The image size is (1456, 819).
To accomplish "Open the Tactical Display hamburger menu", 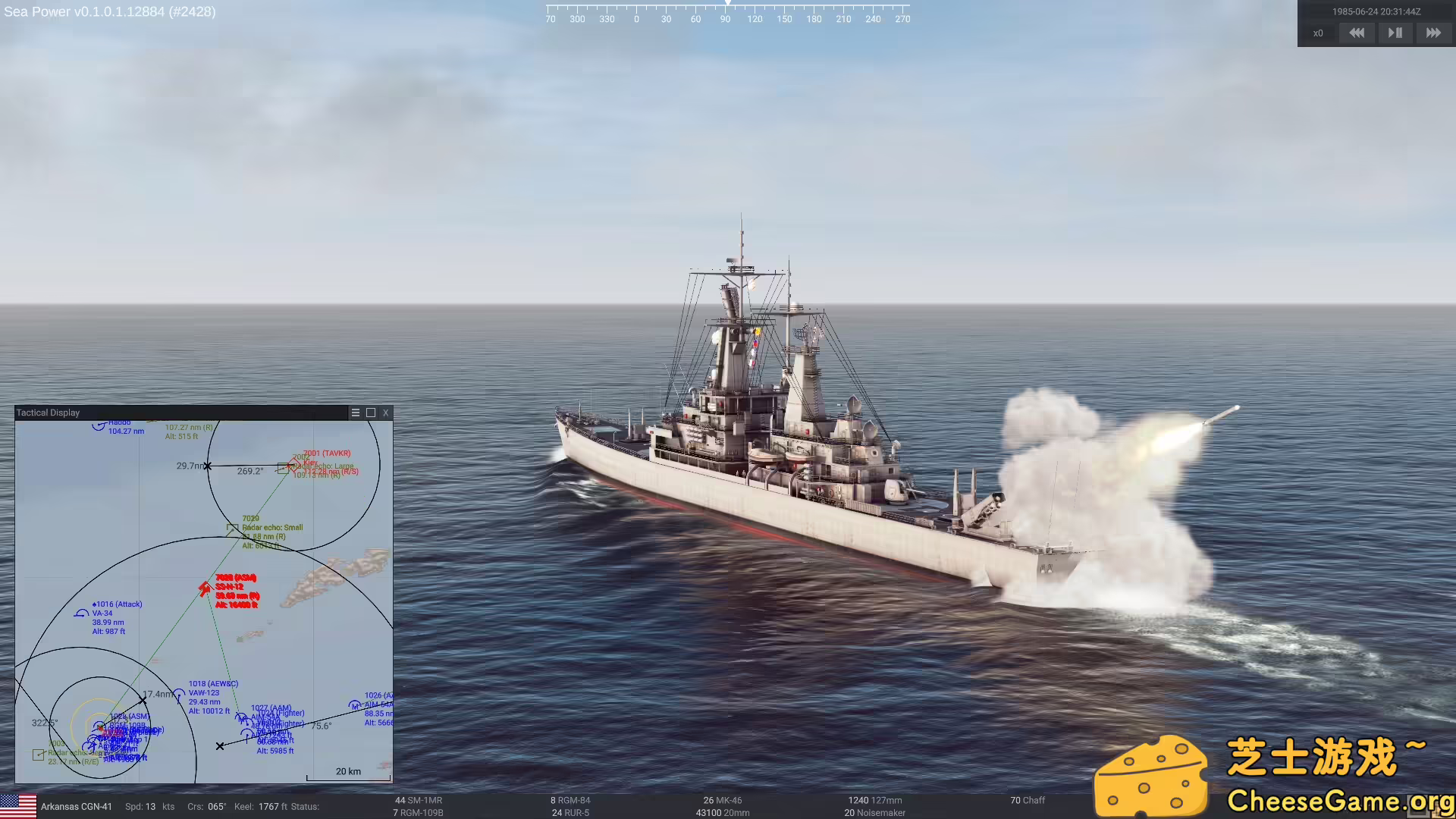I will pyautogui.click(x=355, y=413).
